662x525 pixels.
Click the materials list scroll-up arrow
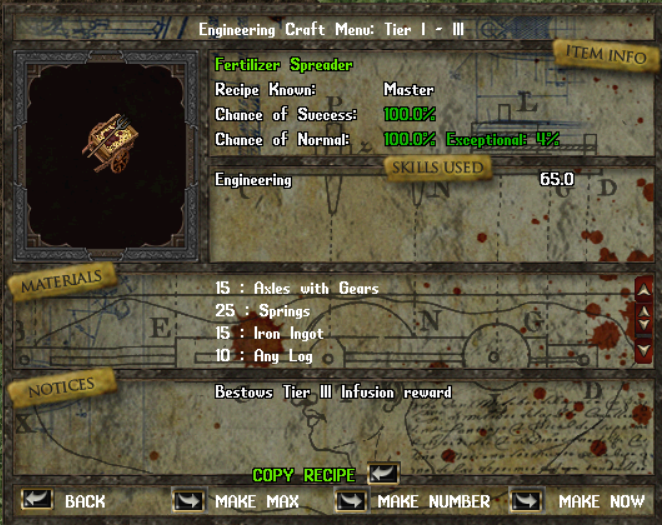click(x=644, y=290)
